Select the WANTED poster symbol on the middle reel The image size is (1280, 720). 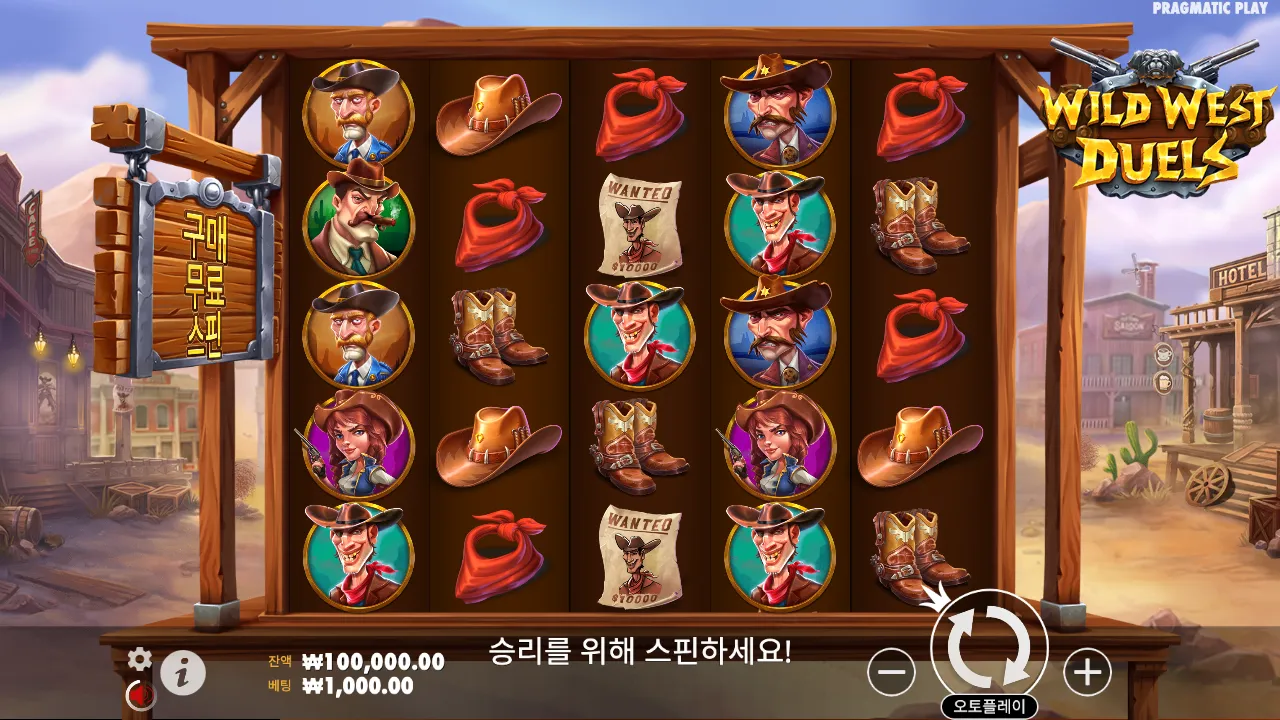coord(640,225)
